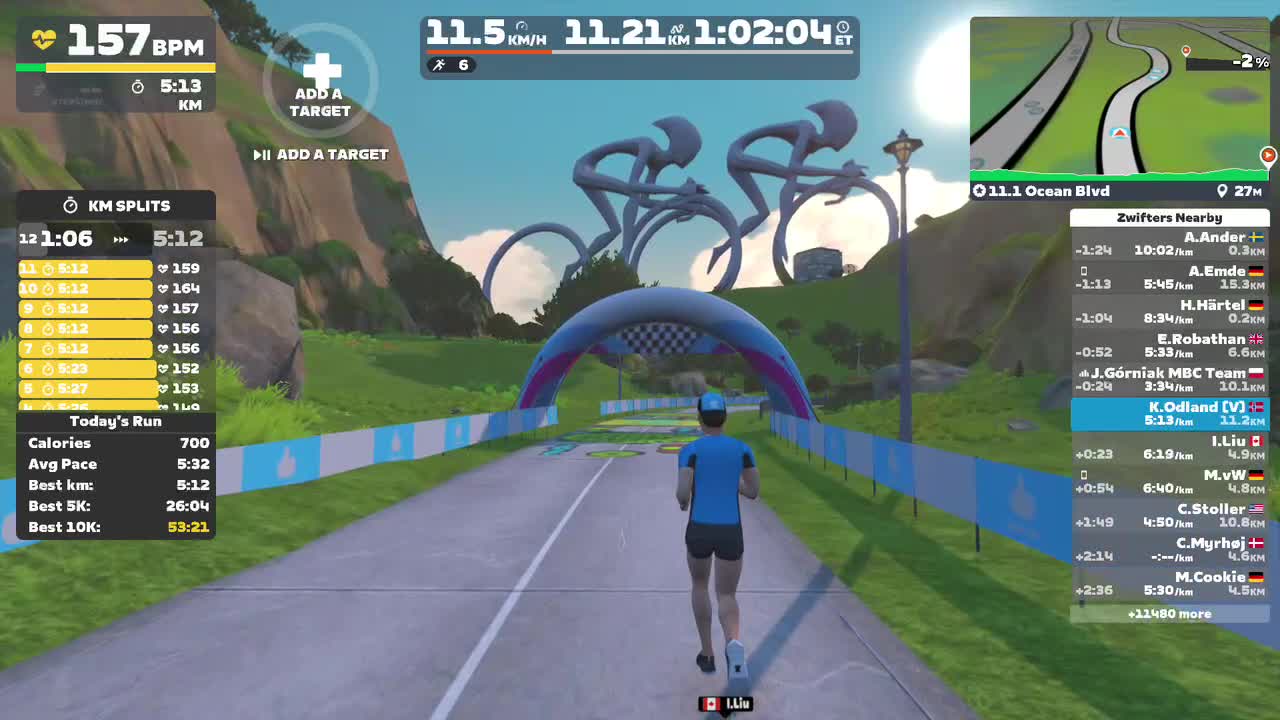Image resolution: width=1280 pixels, height=720 pixels.
Task: Click the navigation icon beside 11.1 Ocean Blvd
Action: point(980,190)
